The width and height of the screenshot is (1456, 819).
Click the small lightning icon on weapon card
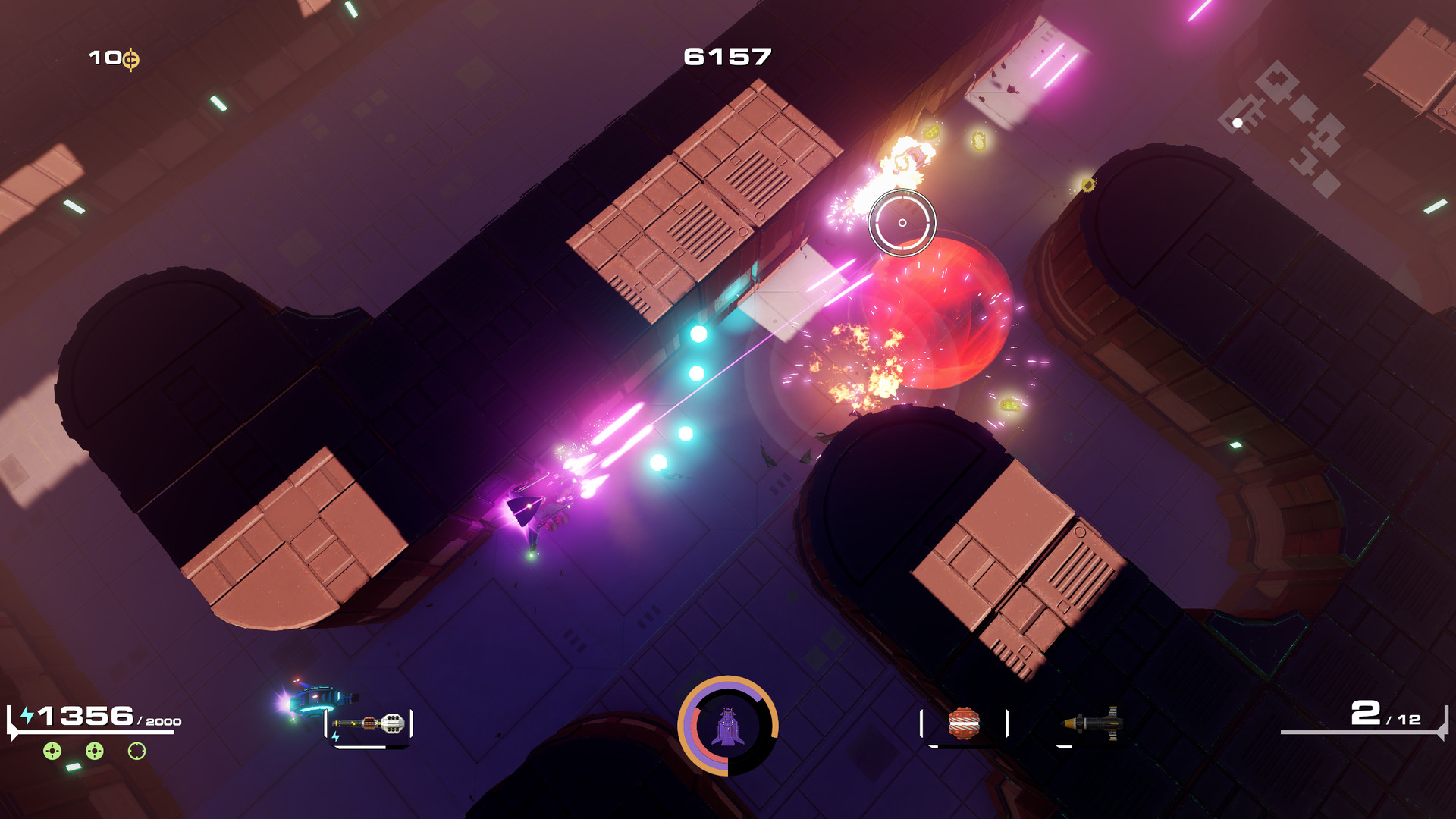pyautogui.click(x=336, y=736)
